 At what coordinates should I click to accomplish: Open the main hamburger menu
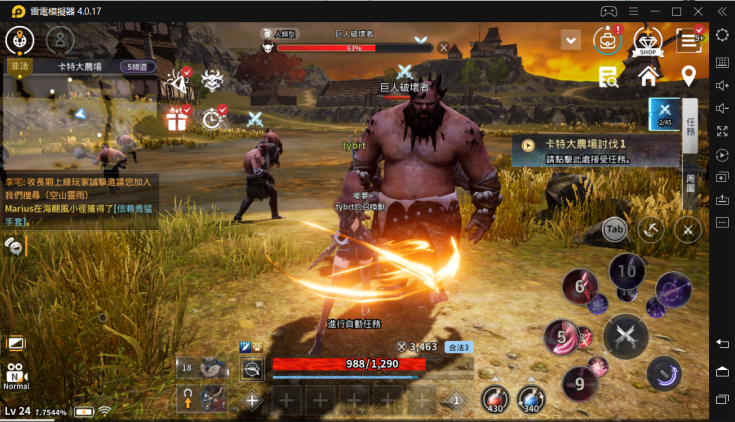689,40
